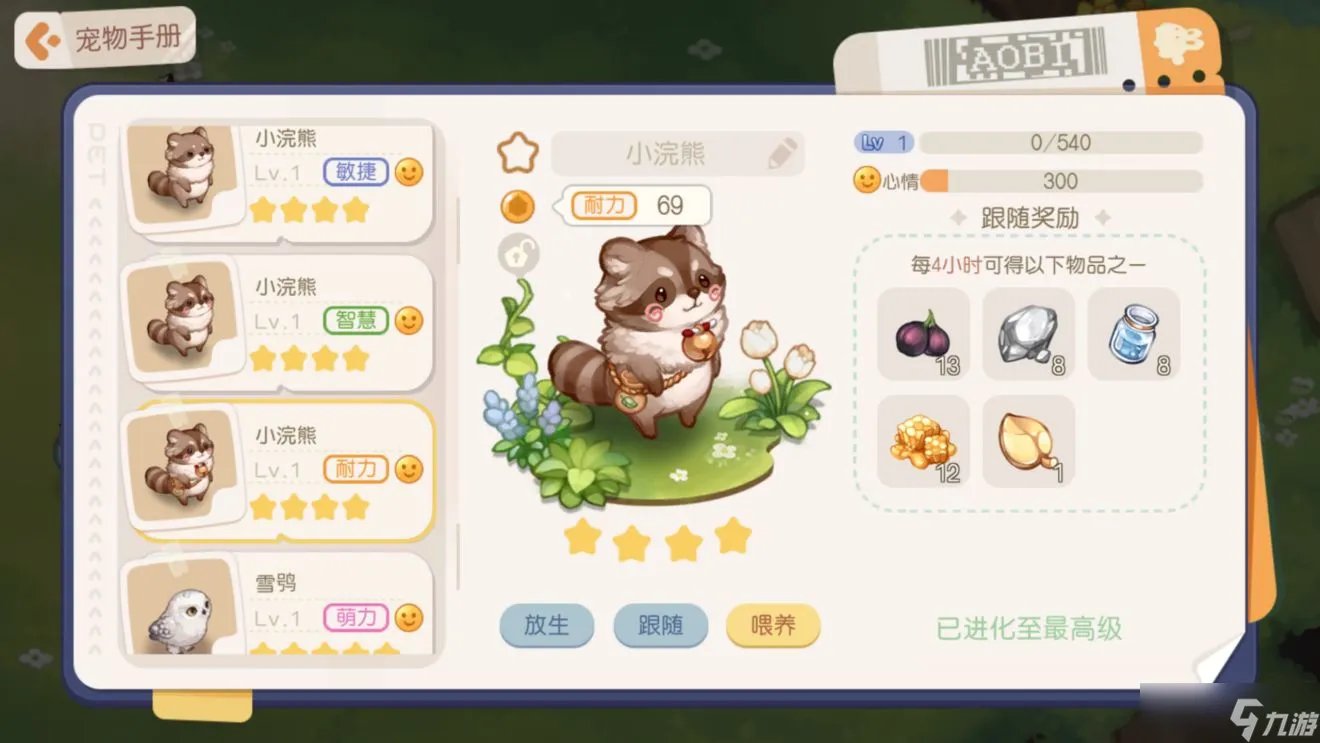1320x743 pixels.
Task: Click the silver ore reward item showing 8
Action: 1028,335
